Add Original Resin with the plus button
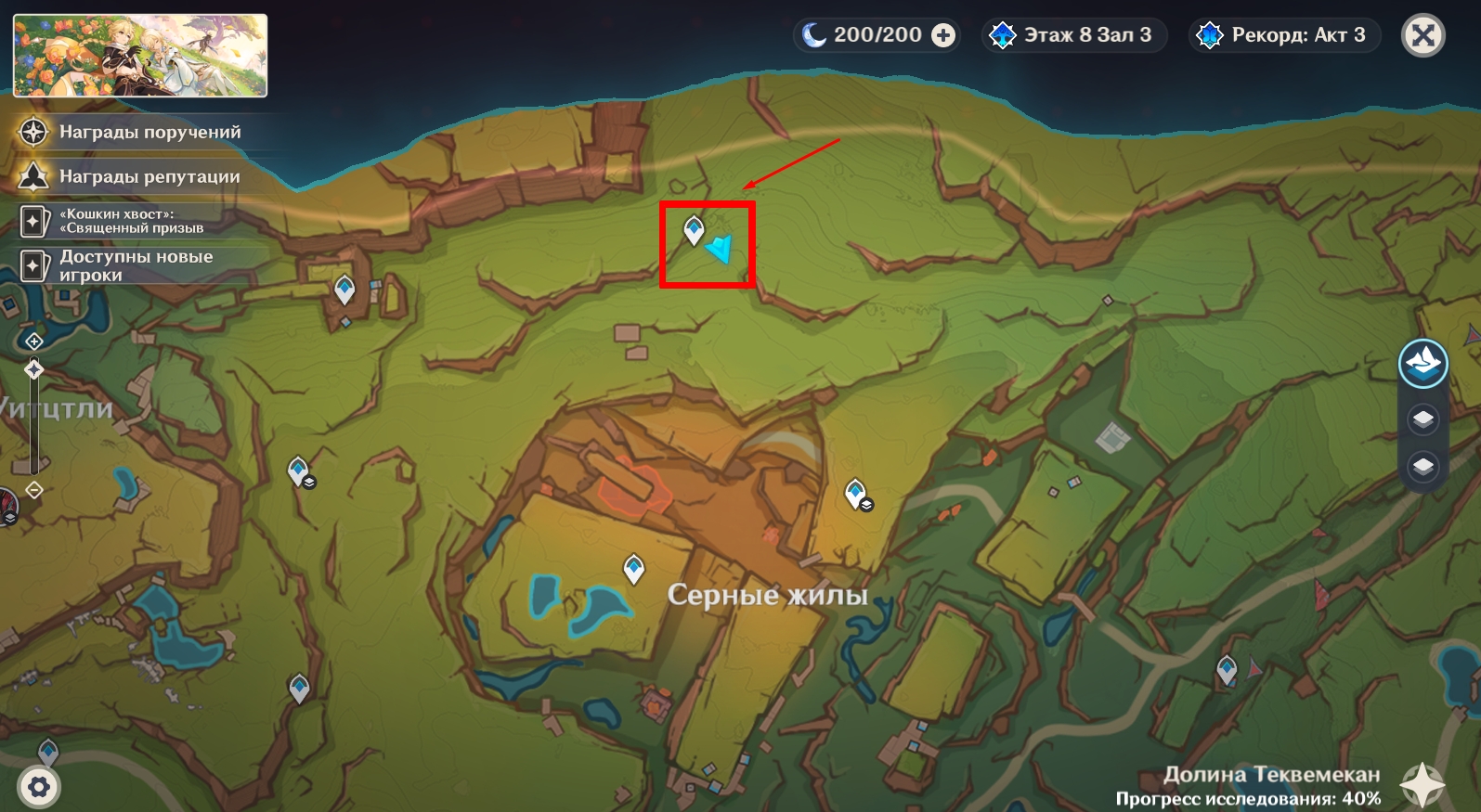Image resolution: width=1481 pixels, height=812 pixels. point(943,35)
